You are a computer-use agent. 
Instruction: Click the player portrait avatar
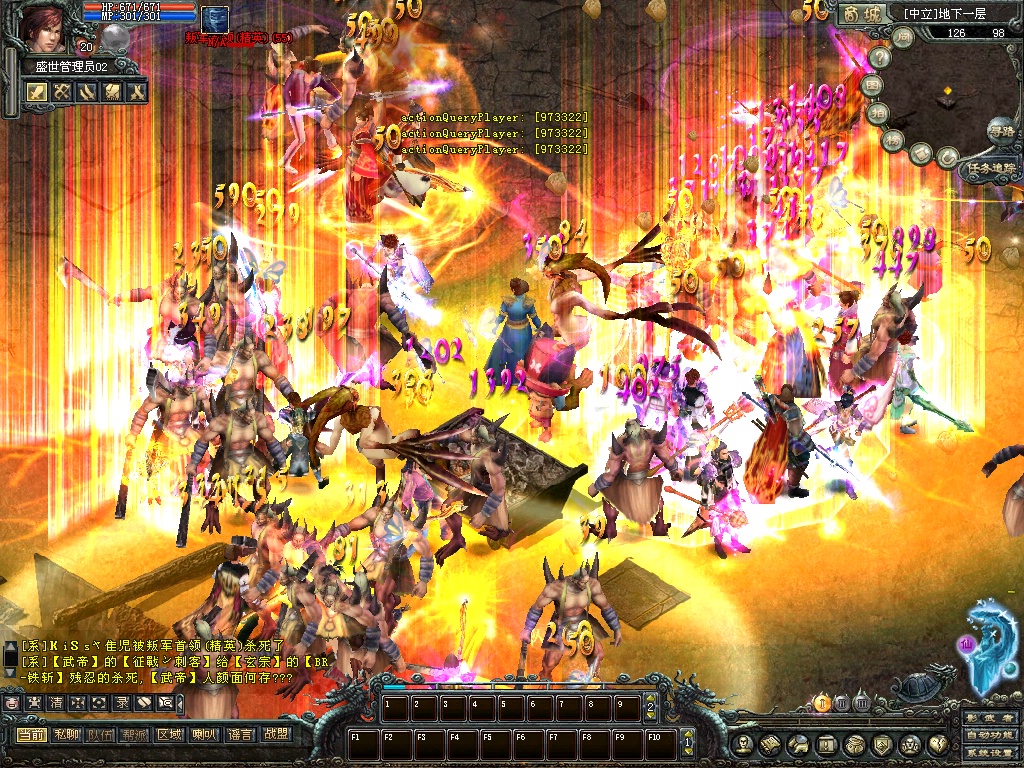(x=45, y=28)
